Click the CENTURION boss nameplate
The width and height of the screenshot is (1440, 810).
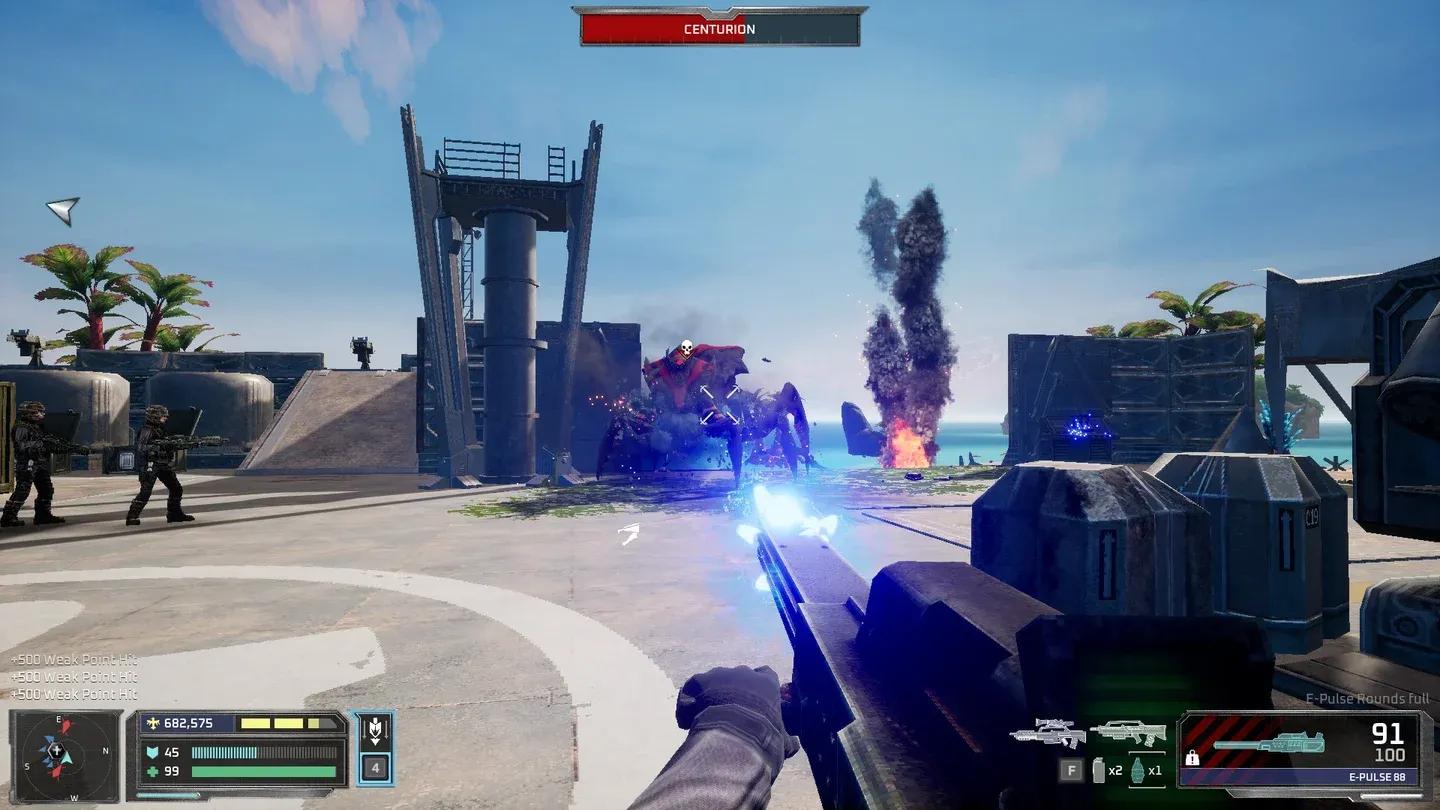(x=718, y=29)
